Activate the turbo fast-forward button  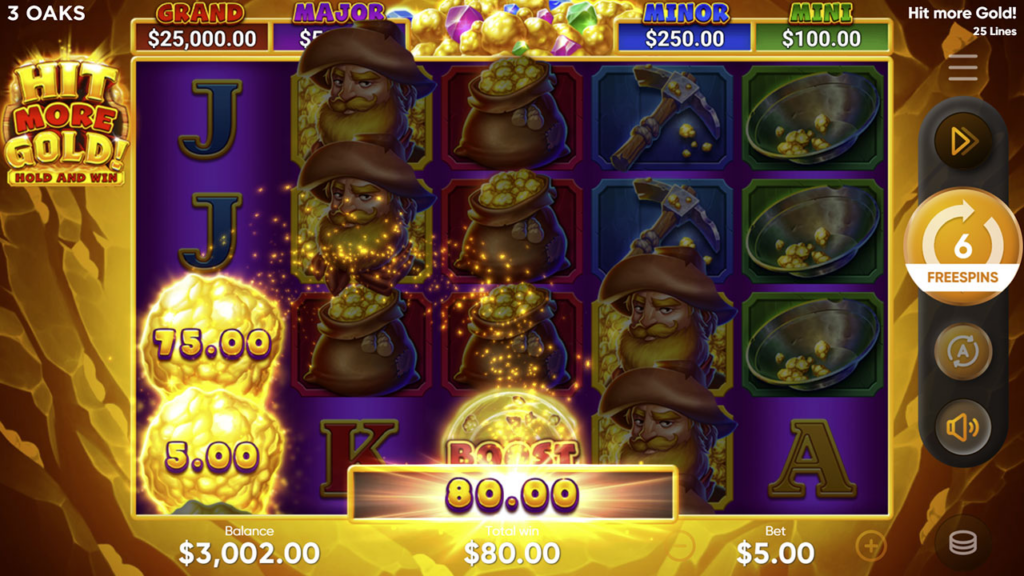point(963,142)
